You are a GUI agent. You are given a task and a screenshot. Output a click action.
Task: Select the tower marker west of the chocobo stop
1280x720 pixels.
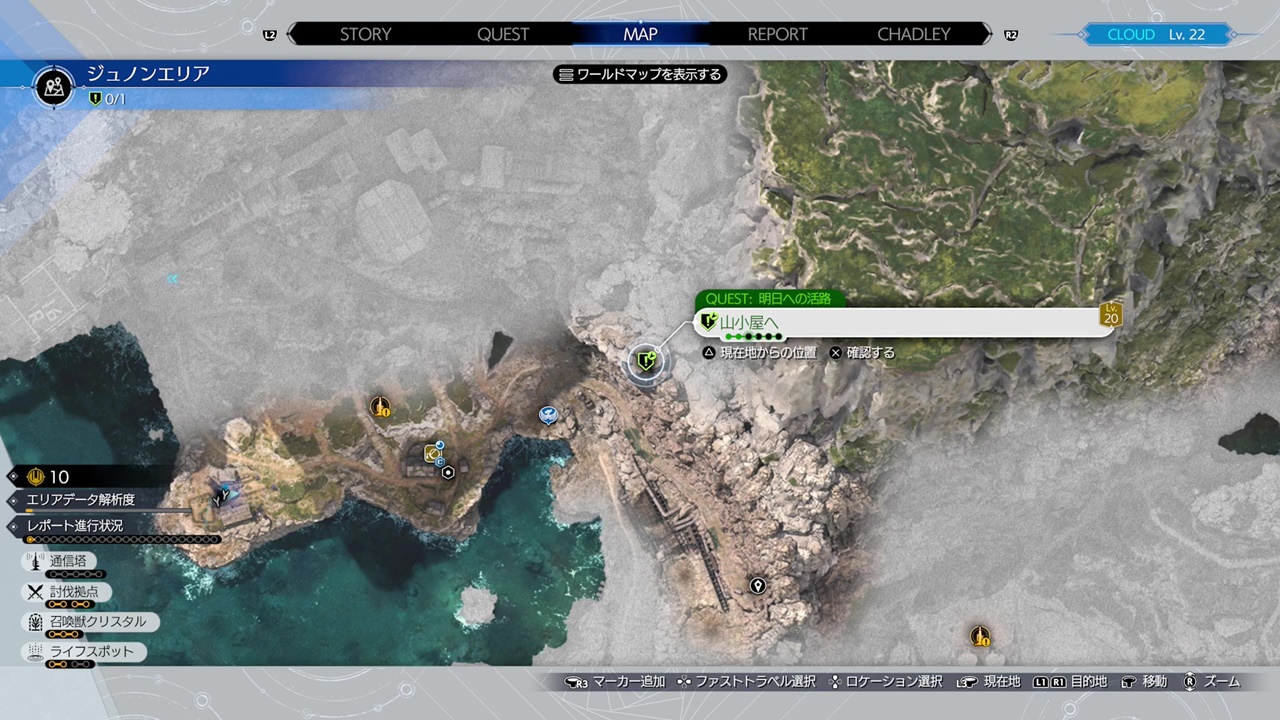click(x=380, y=407)
